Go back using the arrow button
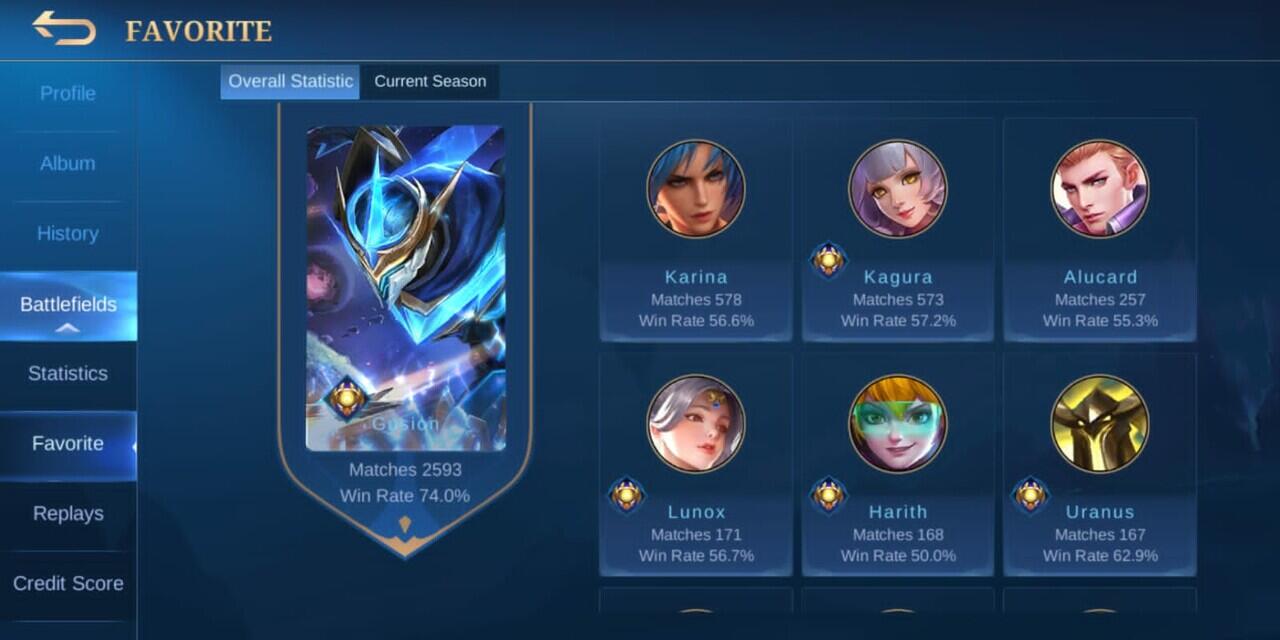The height and width of the screenshot is (640, 1280). (x=64, y=28)
